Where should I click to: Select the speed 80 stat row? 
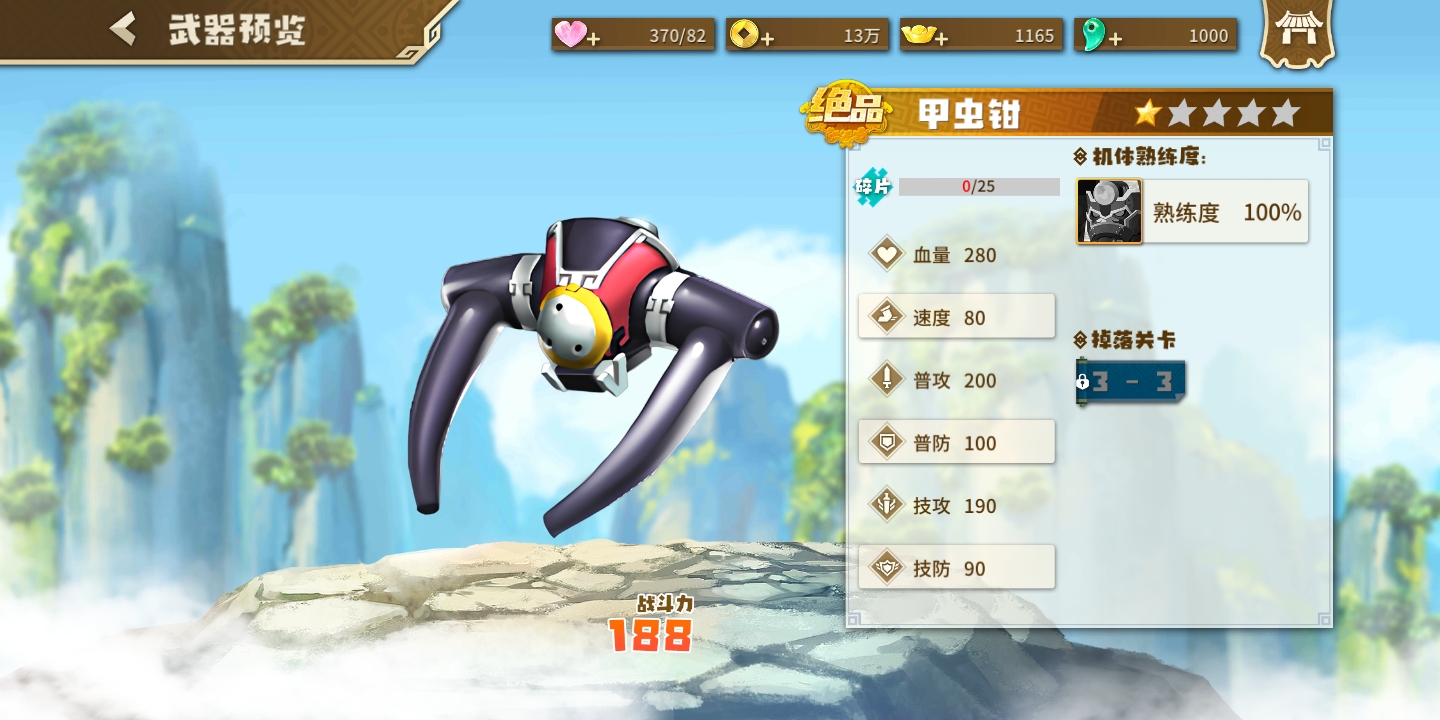pos(956,317)
